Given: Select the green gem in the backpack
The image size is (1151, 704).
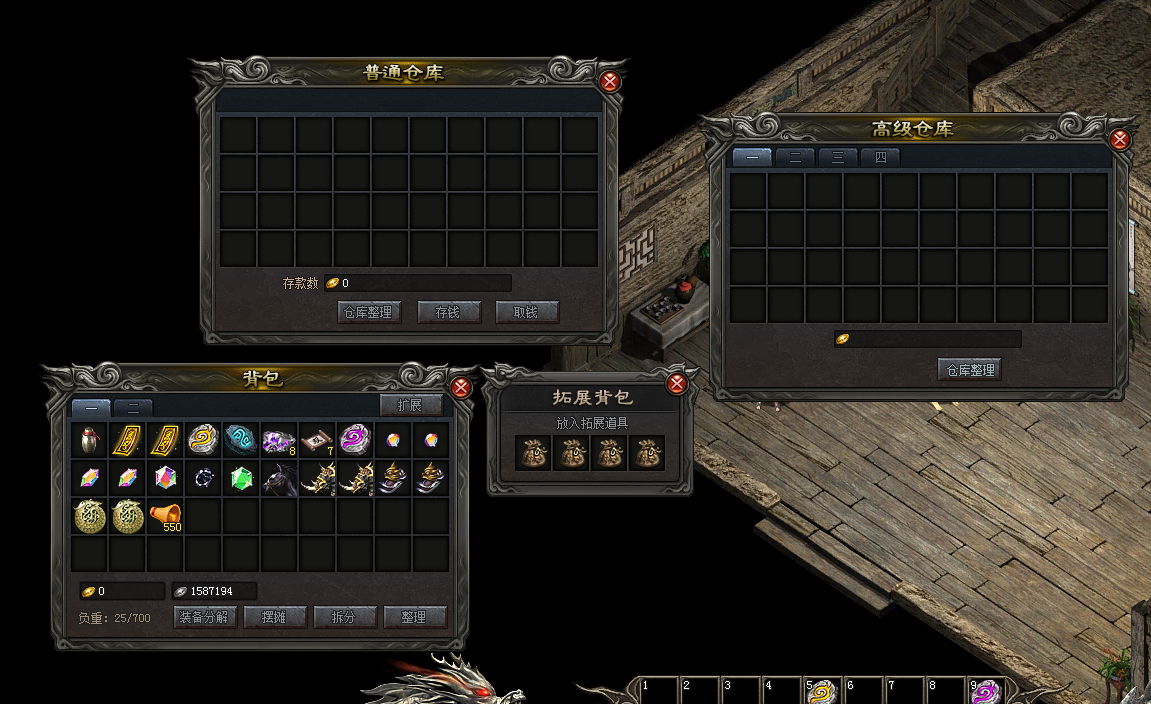Looking at the screenshot, I should pos(241,478).
